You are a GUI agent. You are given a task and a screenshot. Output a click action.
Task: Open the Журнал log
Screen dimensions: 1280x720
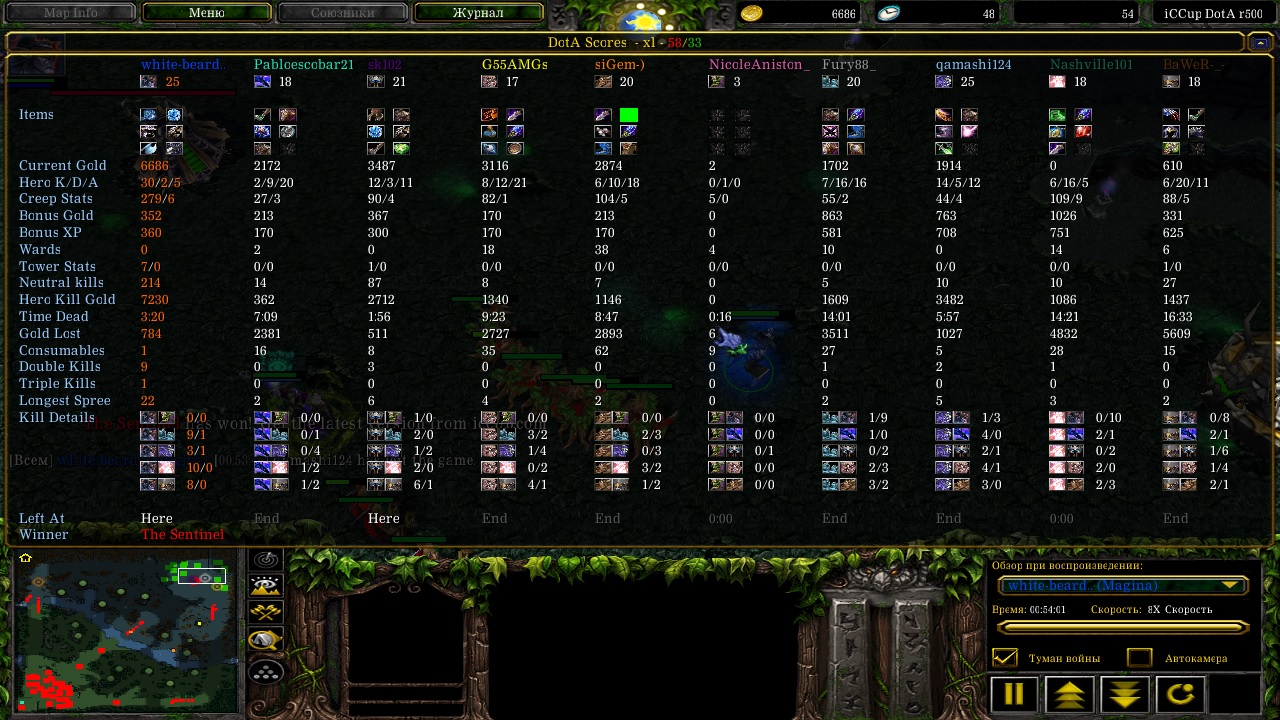click(478, 13)
